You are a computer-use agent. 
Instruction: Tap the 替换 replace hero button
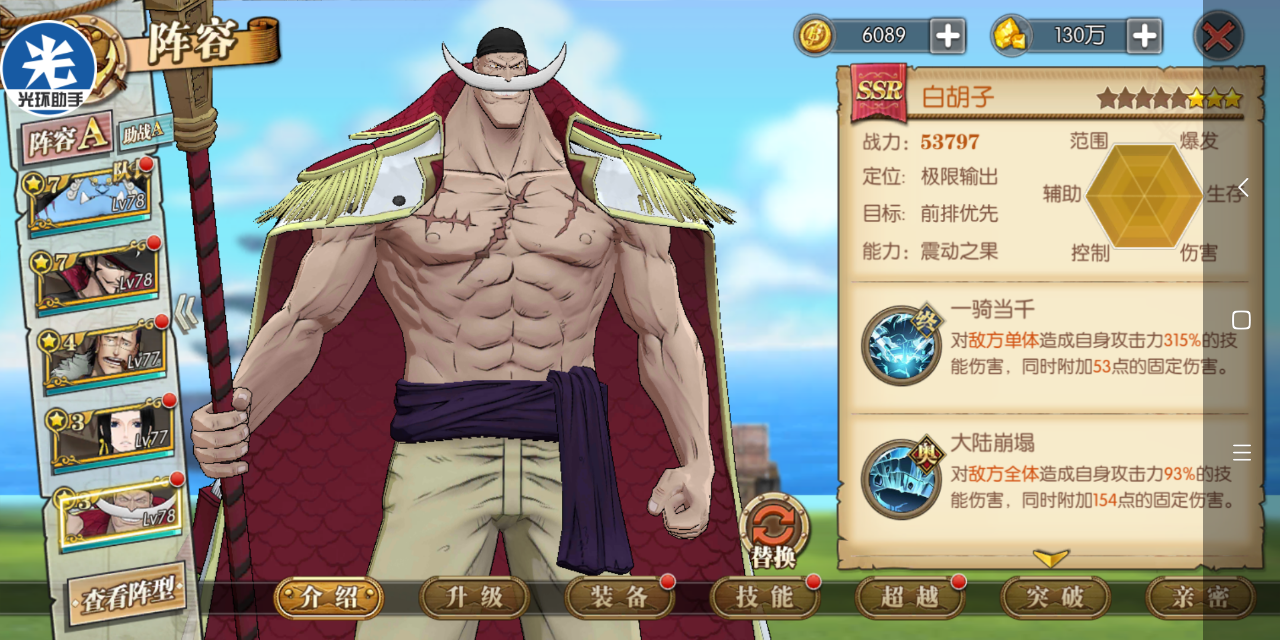[774, 532]
